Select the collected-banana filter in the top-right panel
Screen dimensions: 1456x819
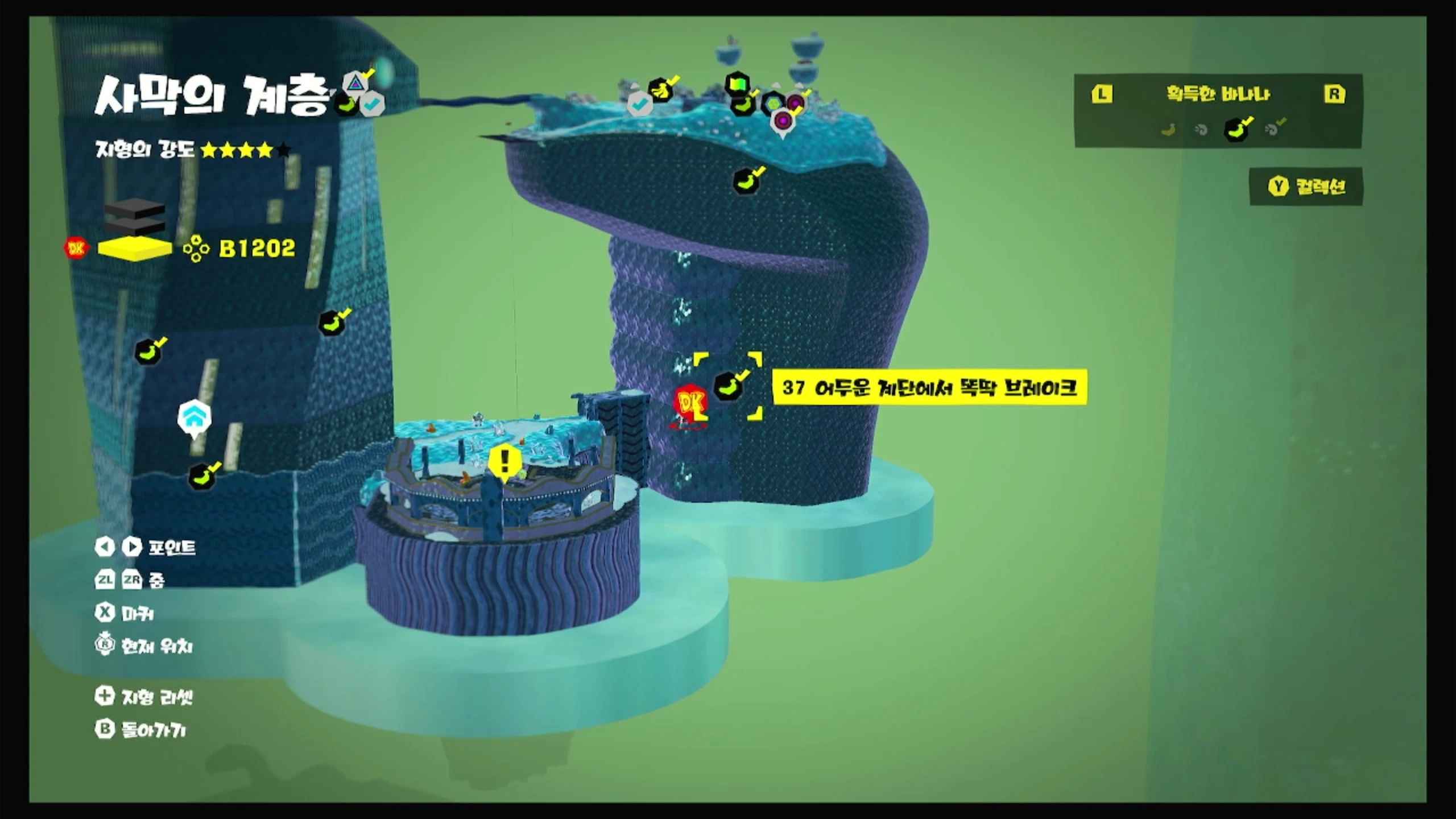(x=1236, y=129)
